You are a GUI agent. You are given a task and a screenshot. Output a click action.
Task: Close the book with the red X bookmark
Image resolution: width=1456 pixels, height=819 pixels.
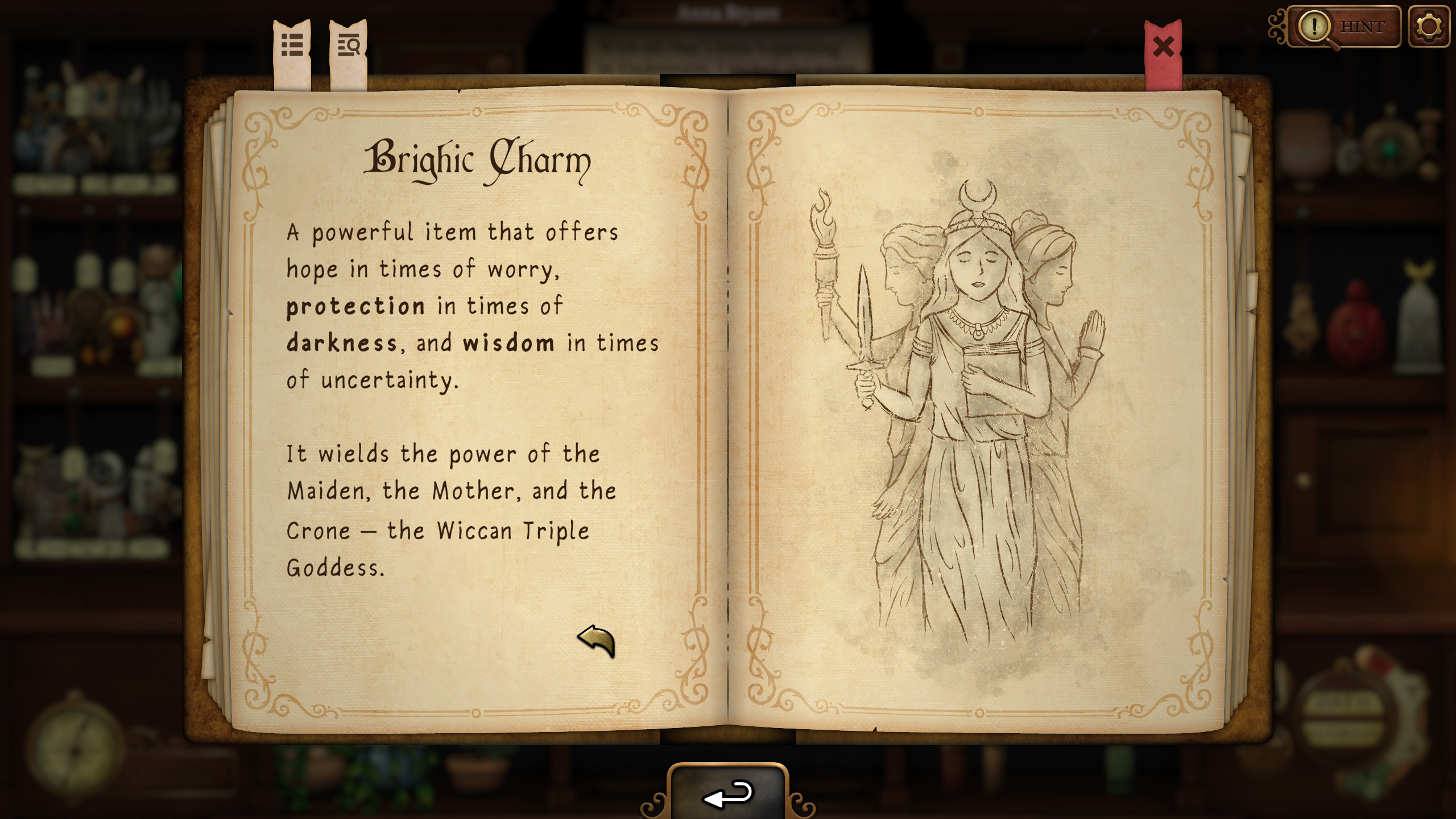1163,47
